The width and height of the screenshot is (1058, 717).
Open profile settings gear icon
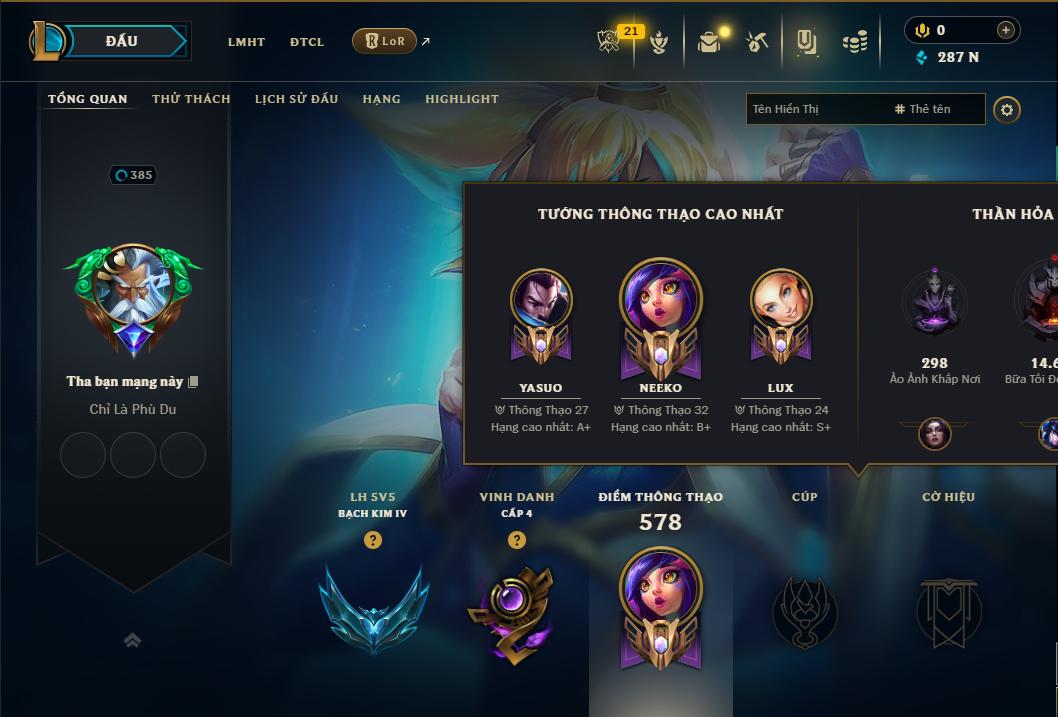[x=1007, y=109]
